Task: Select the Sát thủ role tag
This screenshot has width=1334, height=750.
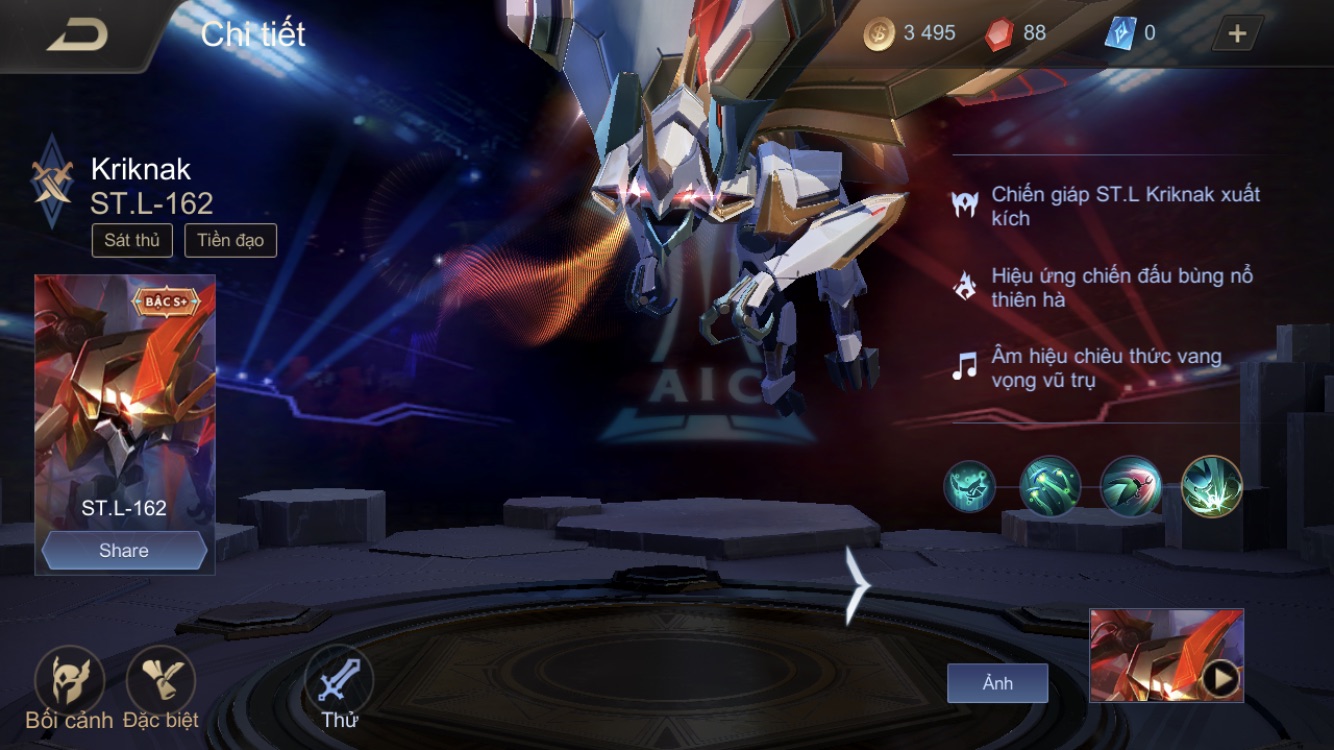Action: tap(132, 240)
